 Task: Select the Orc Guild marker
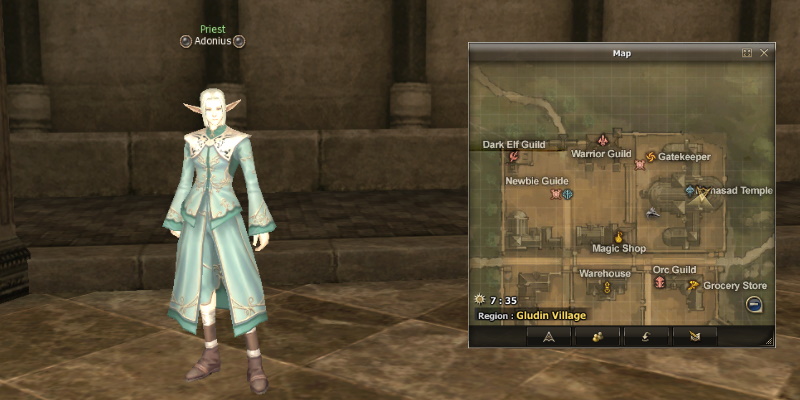(x=660, y=283)
